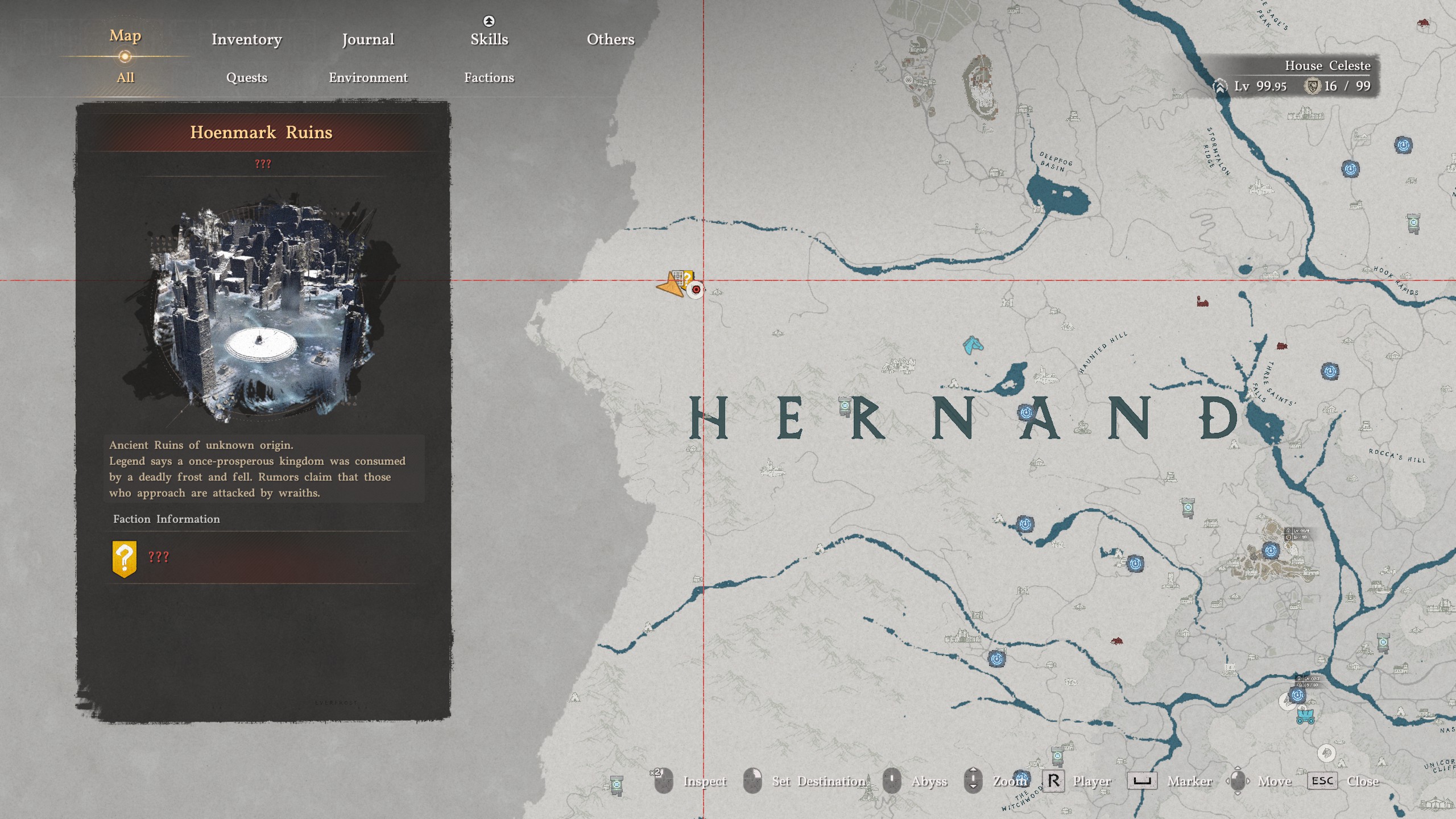Screen dimensions: 1456x819
Task: Expand the Others menu entry
Action: click(x=610, y=39)
